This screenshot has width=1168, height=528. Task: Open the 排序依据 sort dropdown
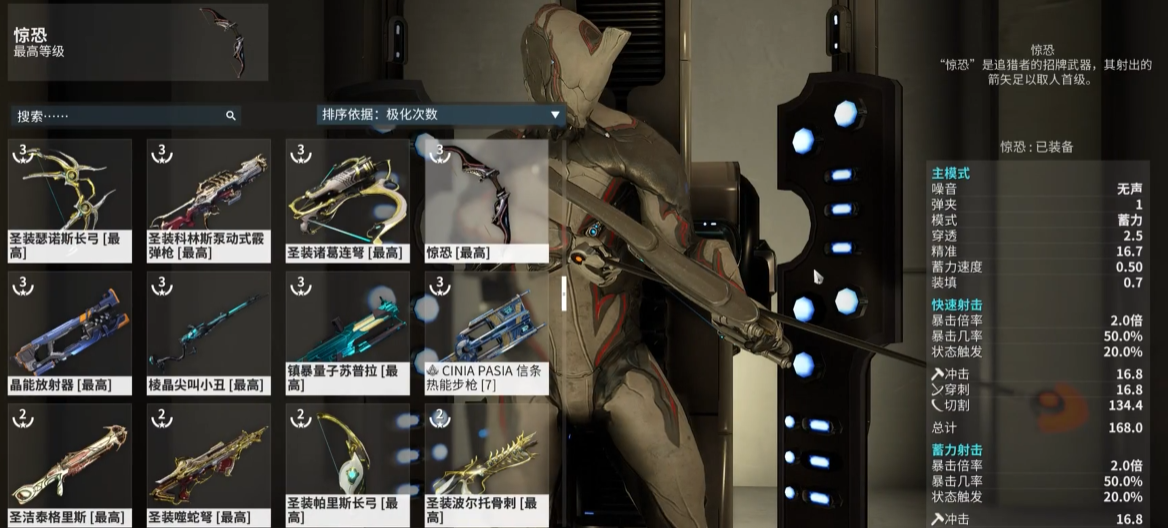pos(440,115)
